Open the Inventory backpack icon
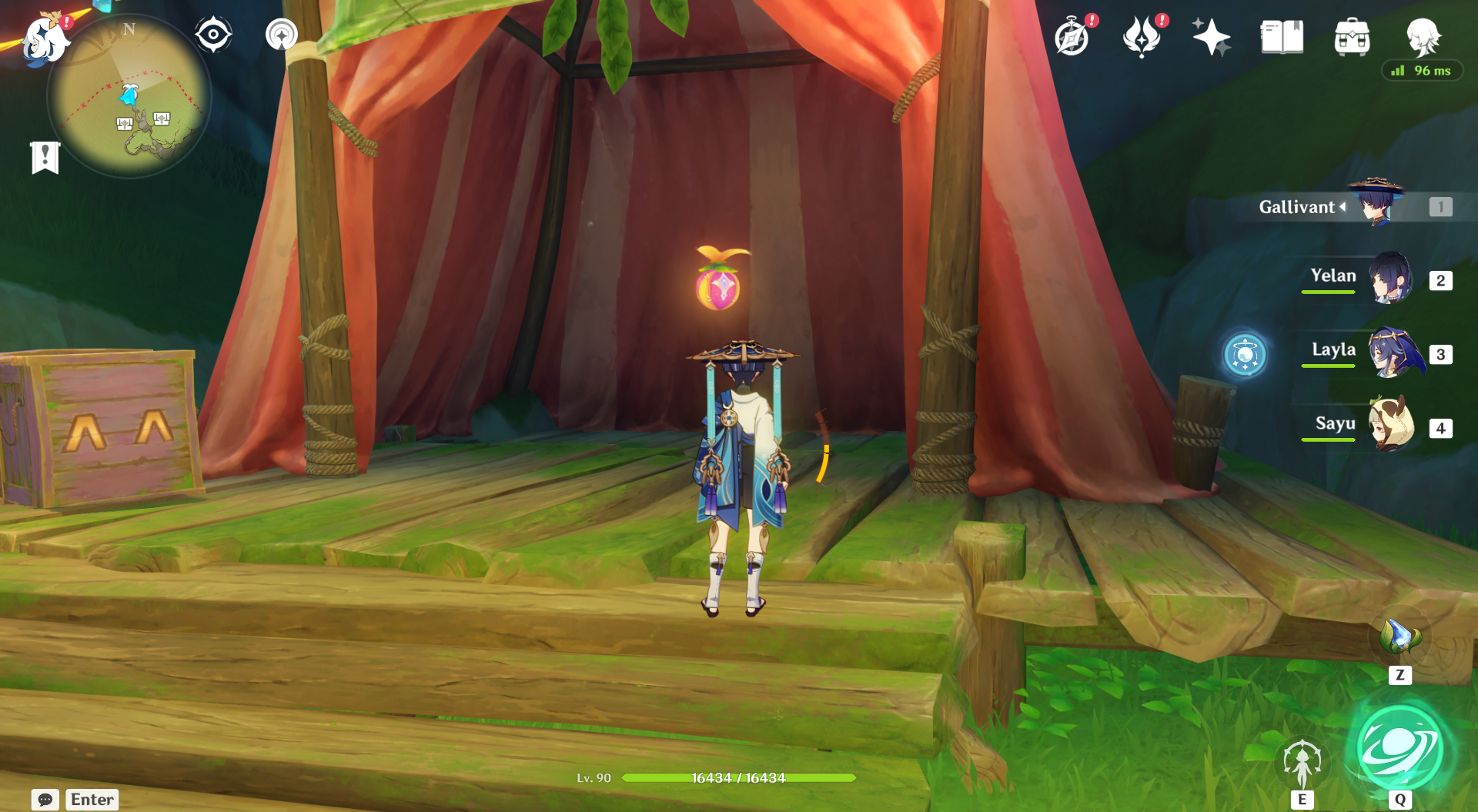The image size is (1478, 812). coord(1352,37)
